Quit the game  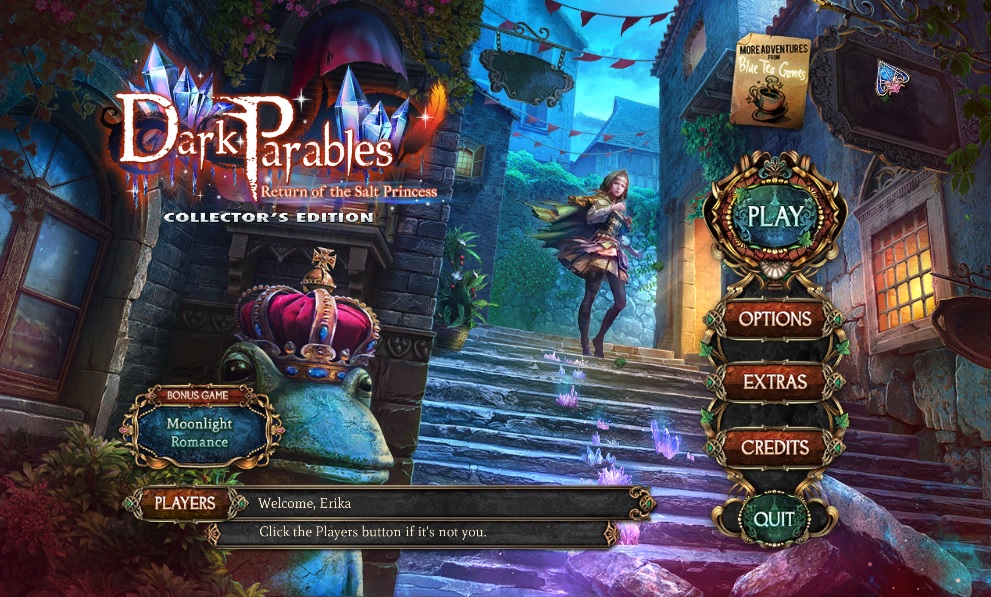774,518
